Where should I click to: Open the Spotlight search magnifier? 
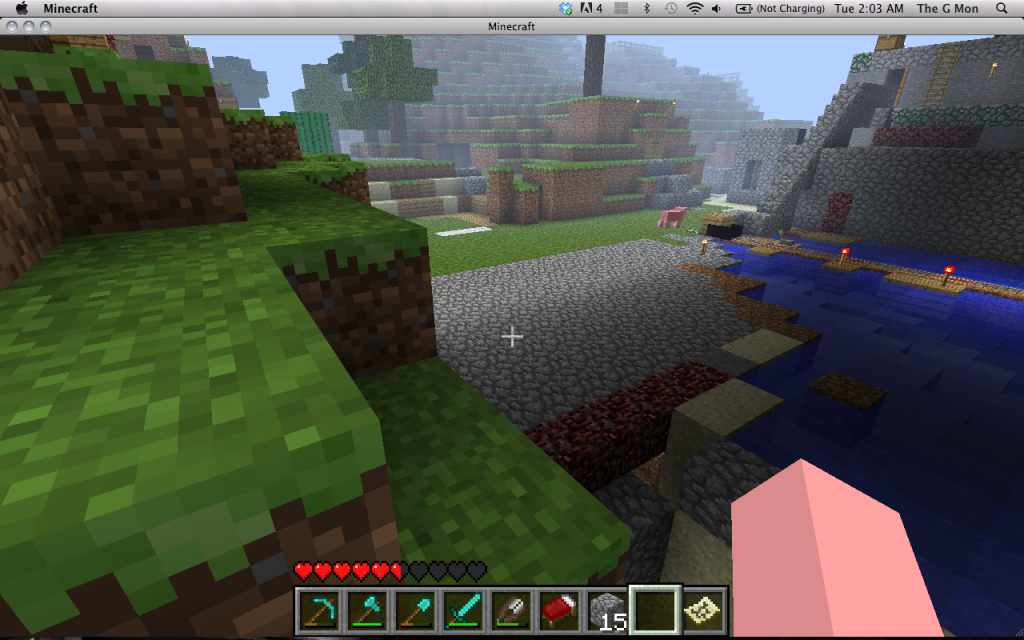[1004, 8]
